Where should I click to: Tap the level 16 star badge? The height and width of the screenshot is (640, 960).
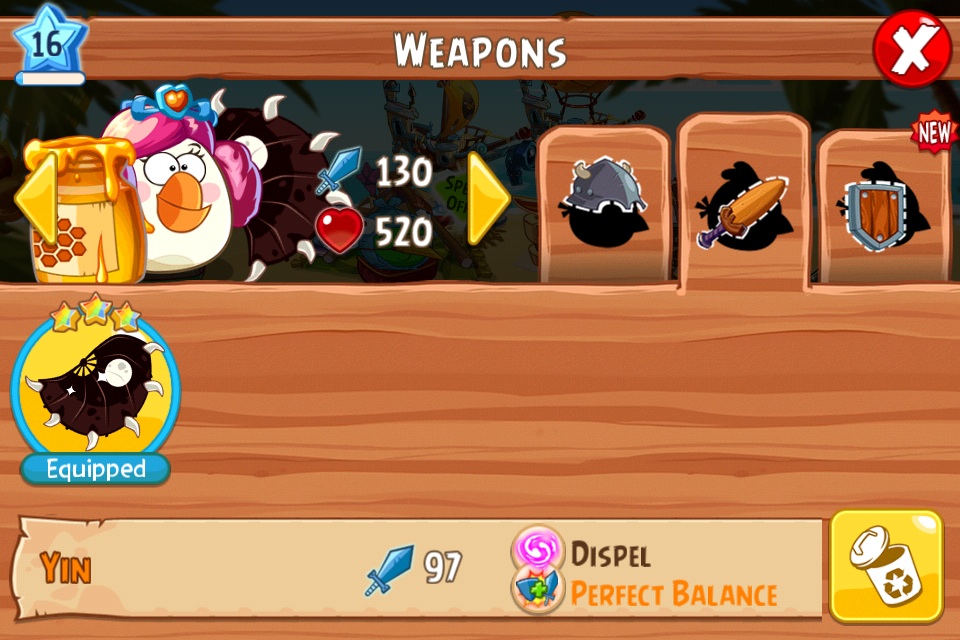pyautogui.click(x=49, y=45)
